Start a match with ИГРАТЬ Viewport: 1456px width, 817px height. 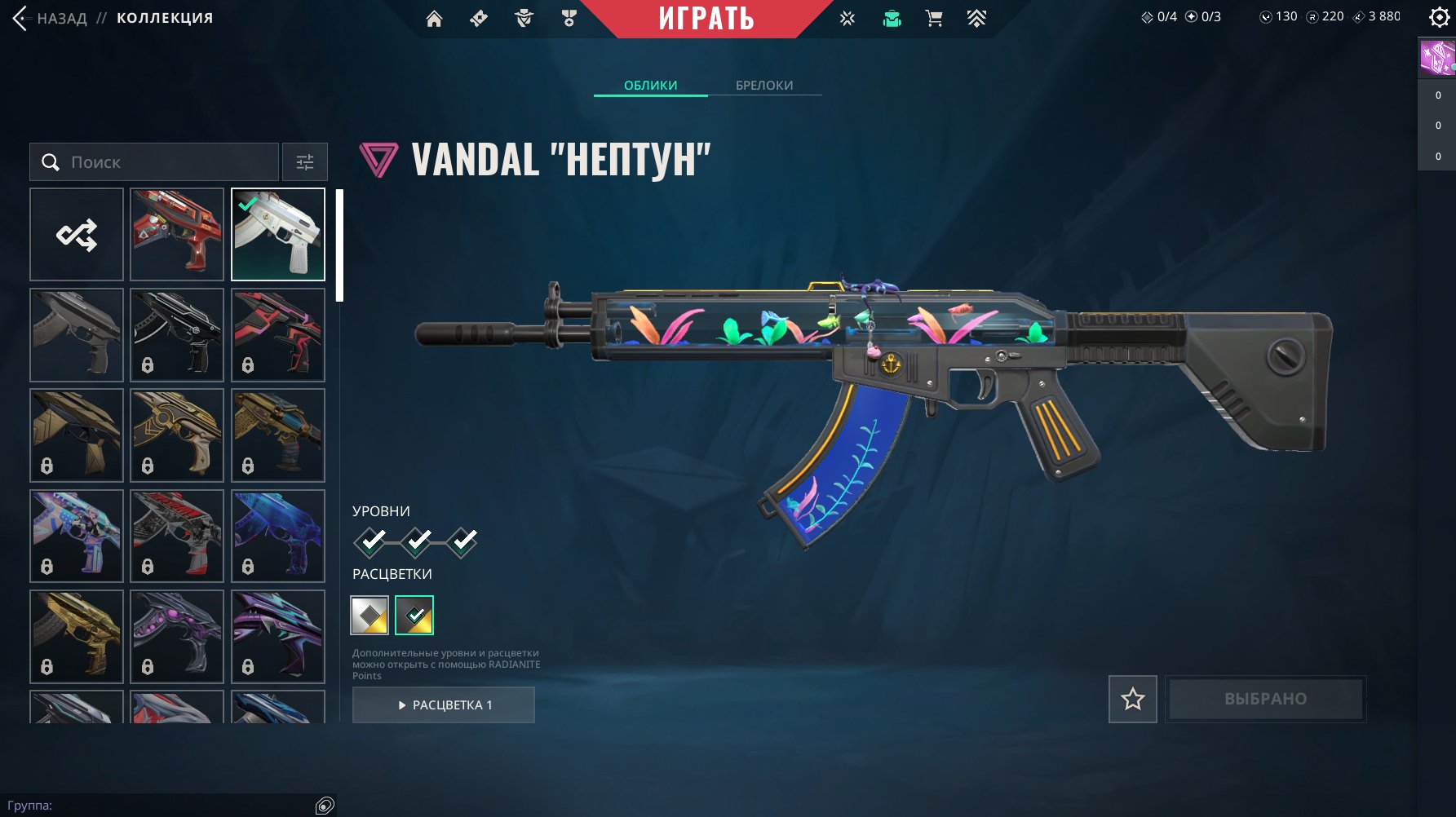706,18
